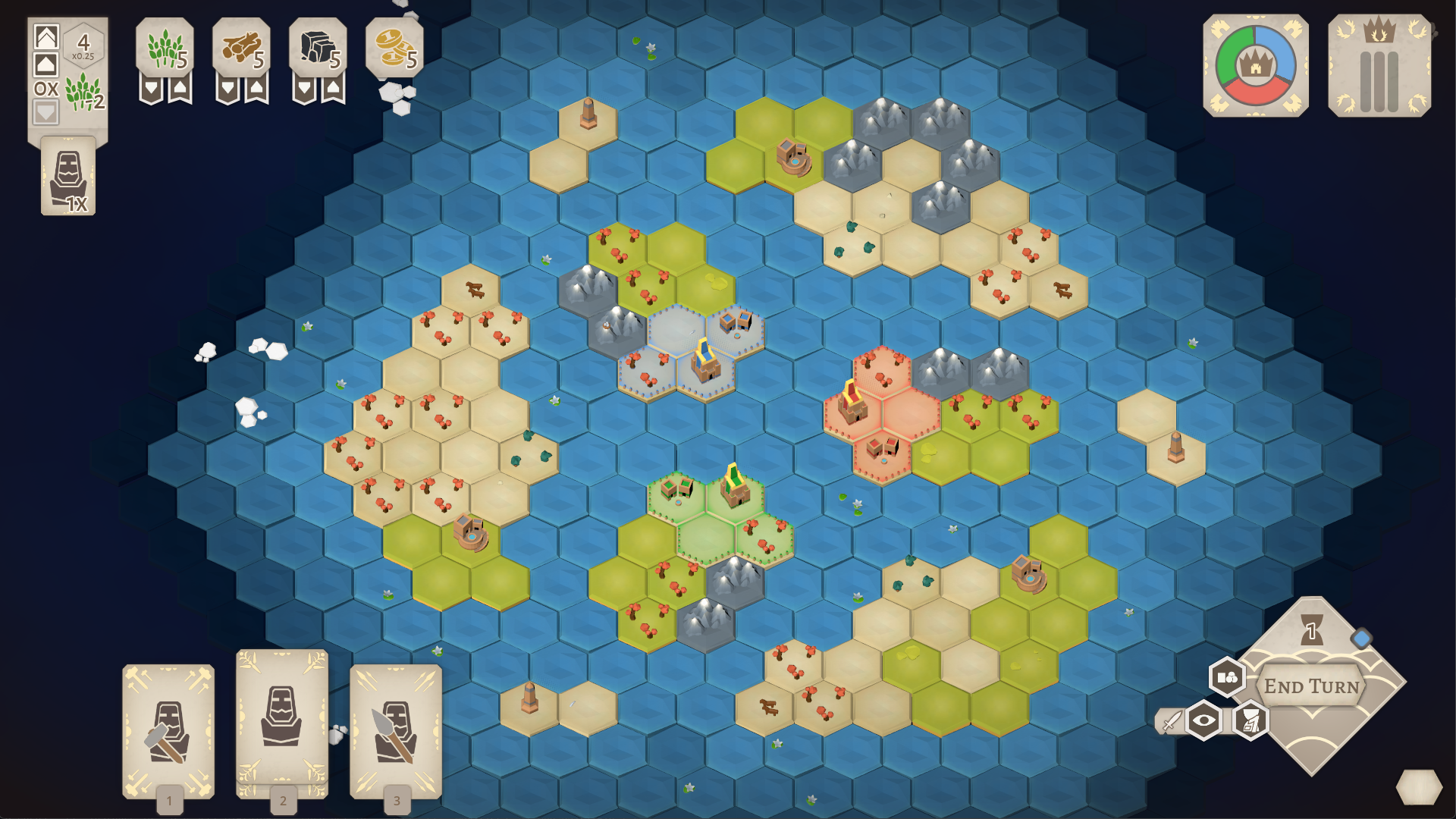Toggle the blue diamond marker by End Turn
The height and width of the screenshot is (819, 1456).
tap(1361, 638)
